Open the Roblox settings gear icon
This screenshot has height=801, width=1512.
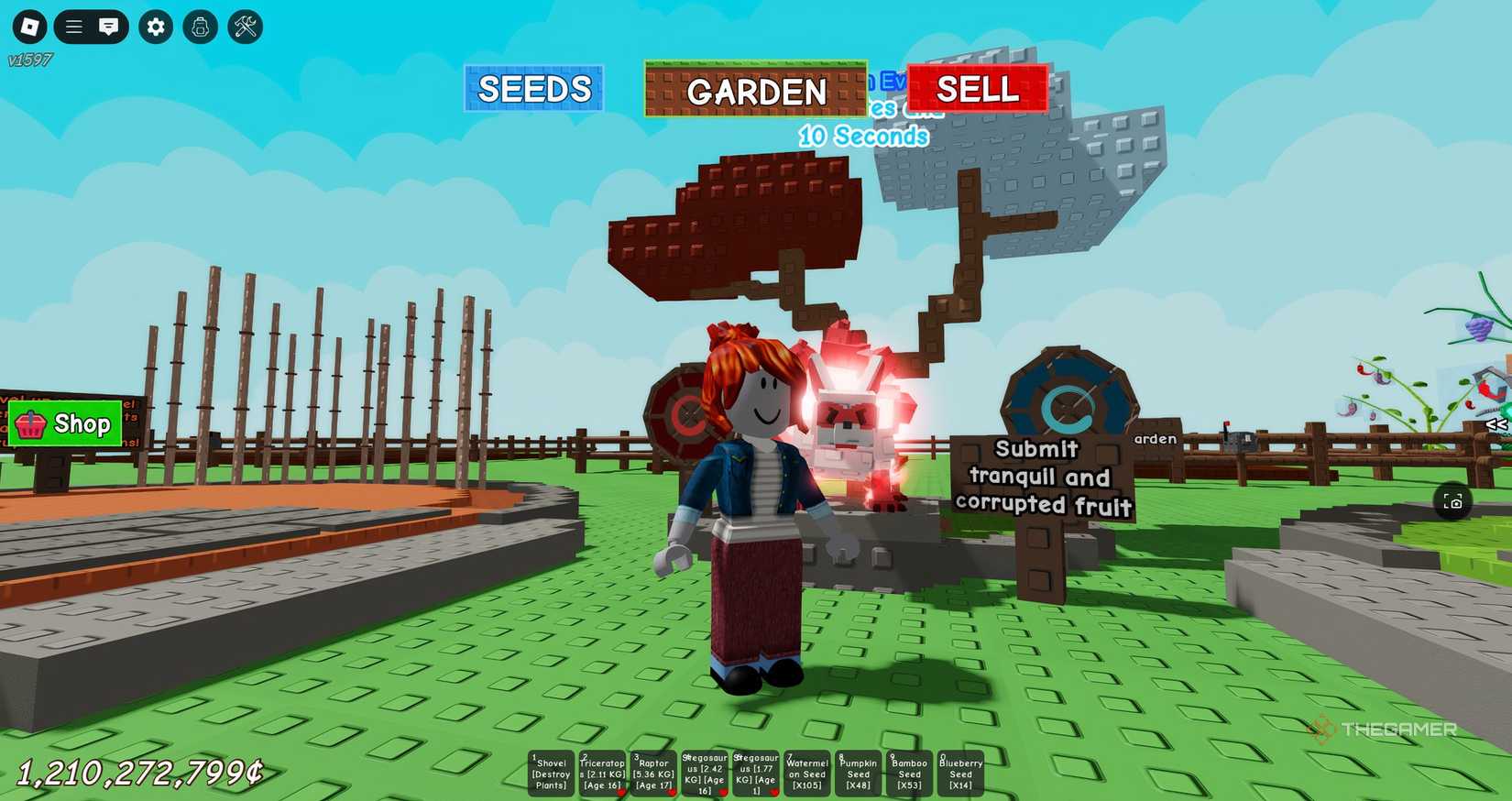coord(155,27)
